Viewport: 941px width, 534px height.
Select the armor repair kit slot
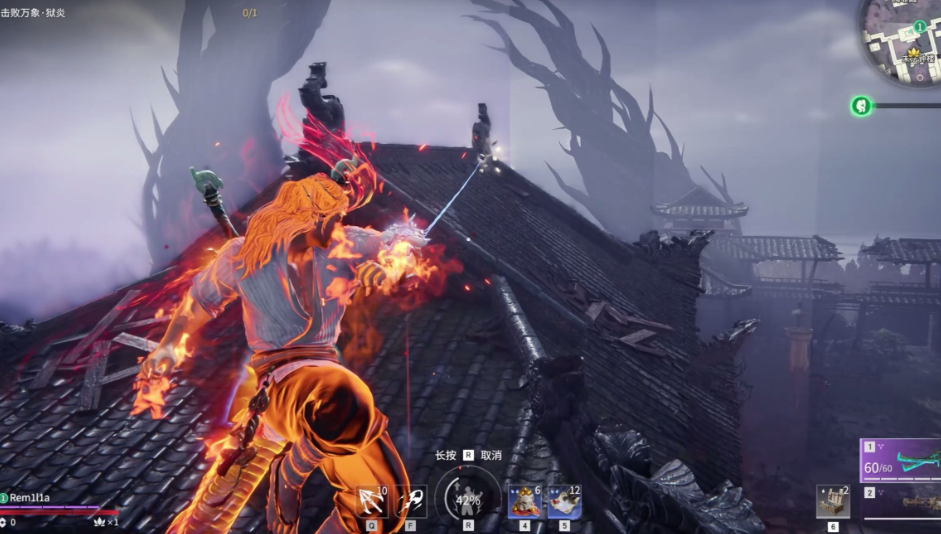coord(833,502)
